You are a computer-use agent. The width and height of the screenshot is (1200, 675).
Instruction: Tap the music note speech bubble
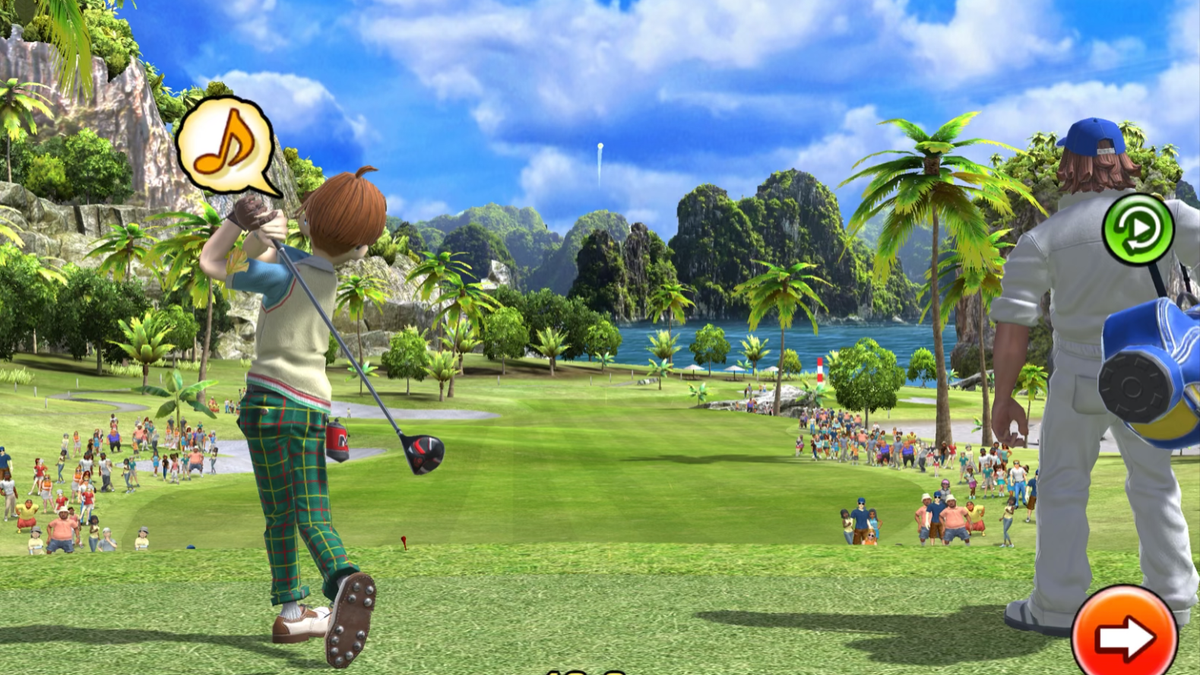(x=225, y=146)
